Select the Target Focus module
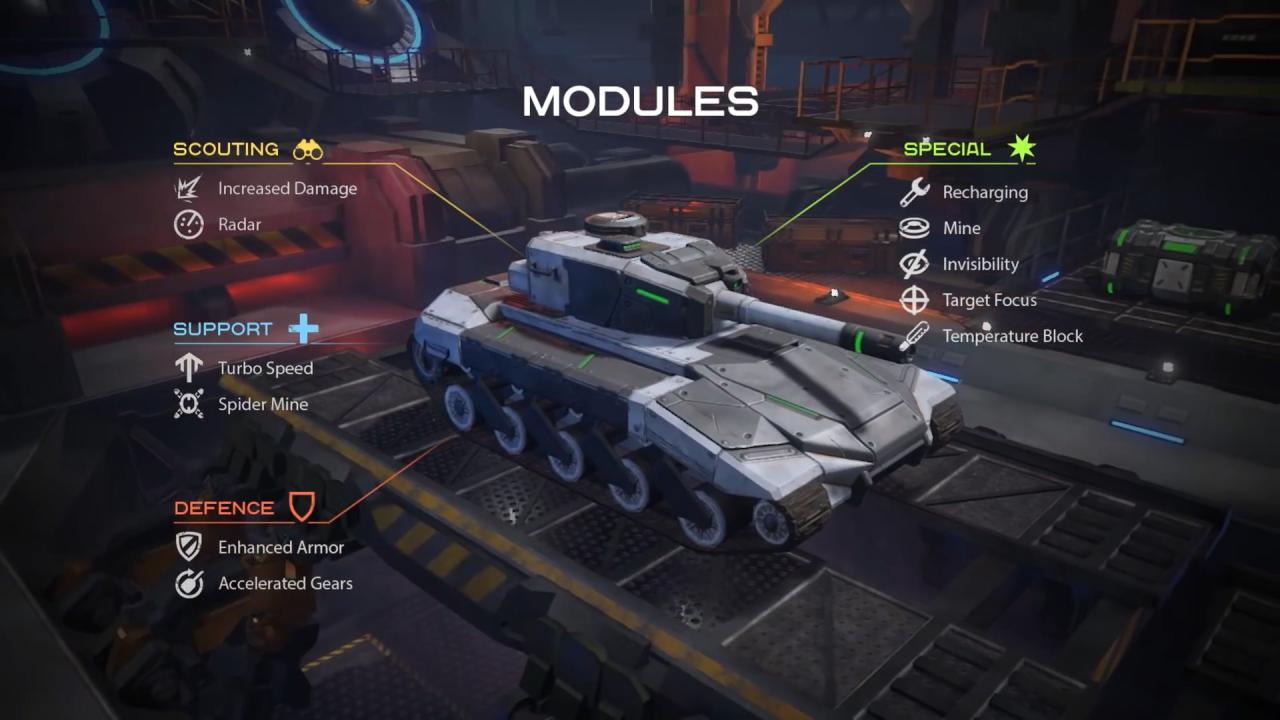 [989, 300]
